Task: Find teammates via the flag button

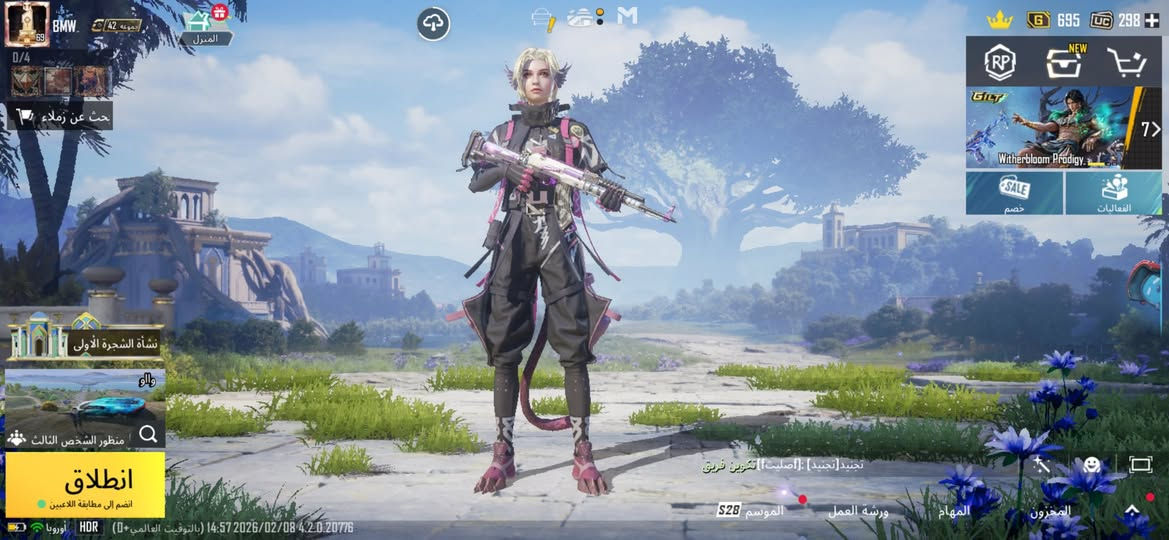Action: [x=60, y=116]
